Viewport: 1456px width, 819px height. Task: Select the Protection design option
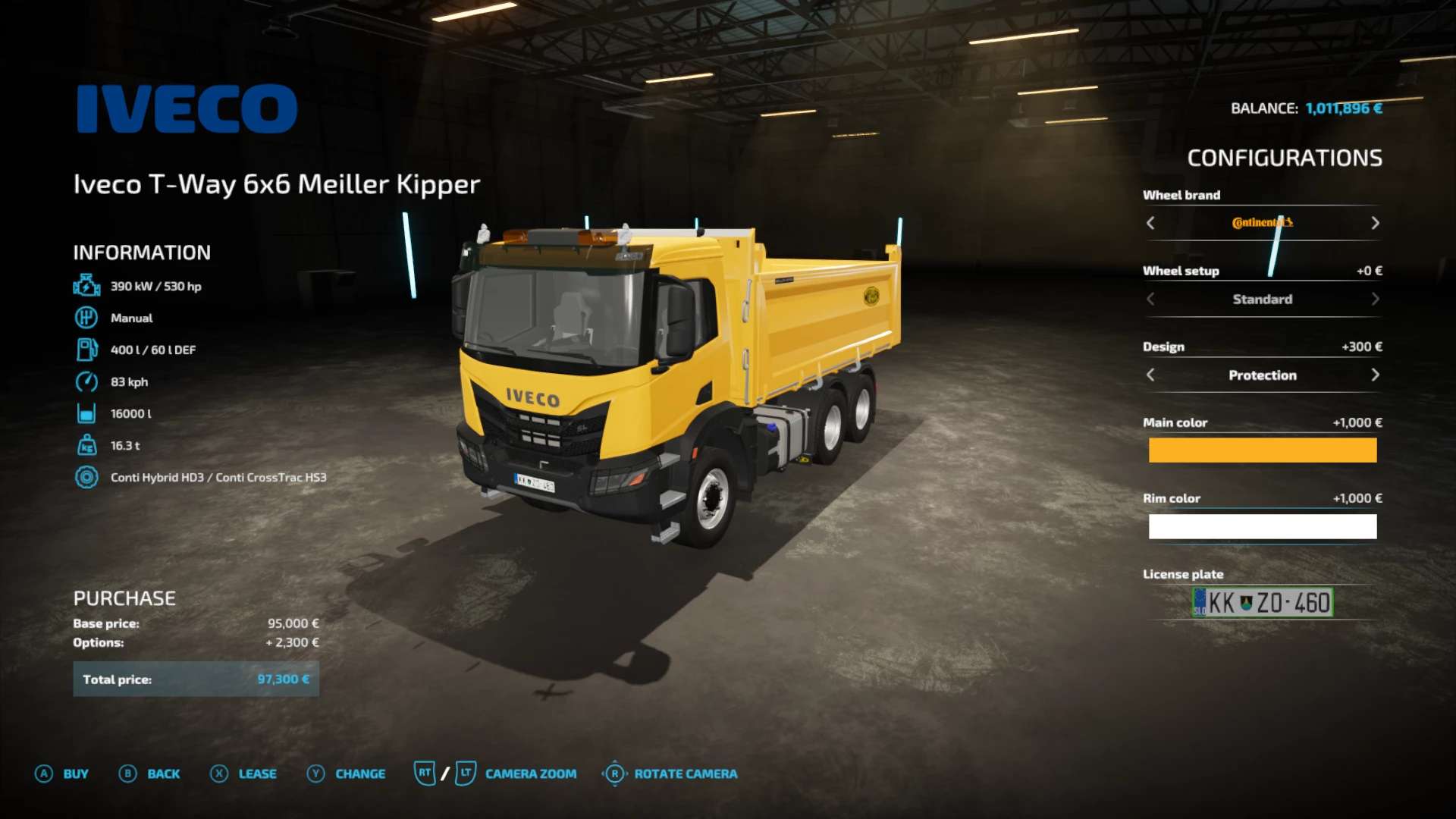tap(1262, 375)
